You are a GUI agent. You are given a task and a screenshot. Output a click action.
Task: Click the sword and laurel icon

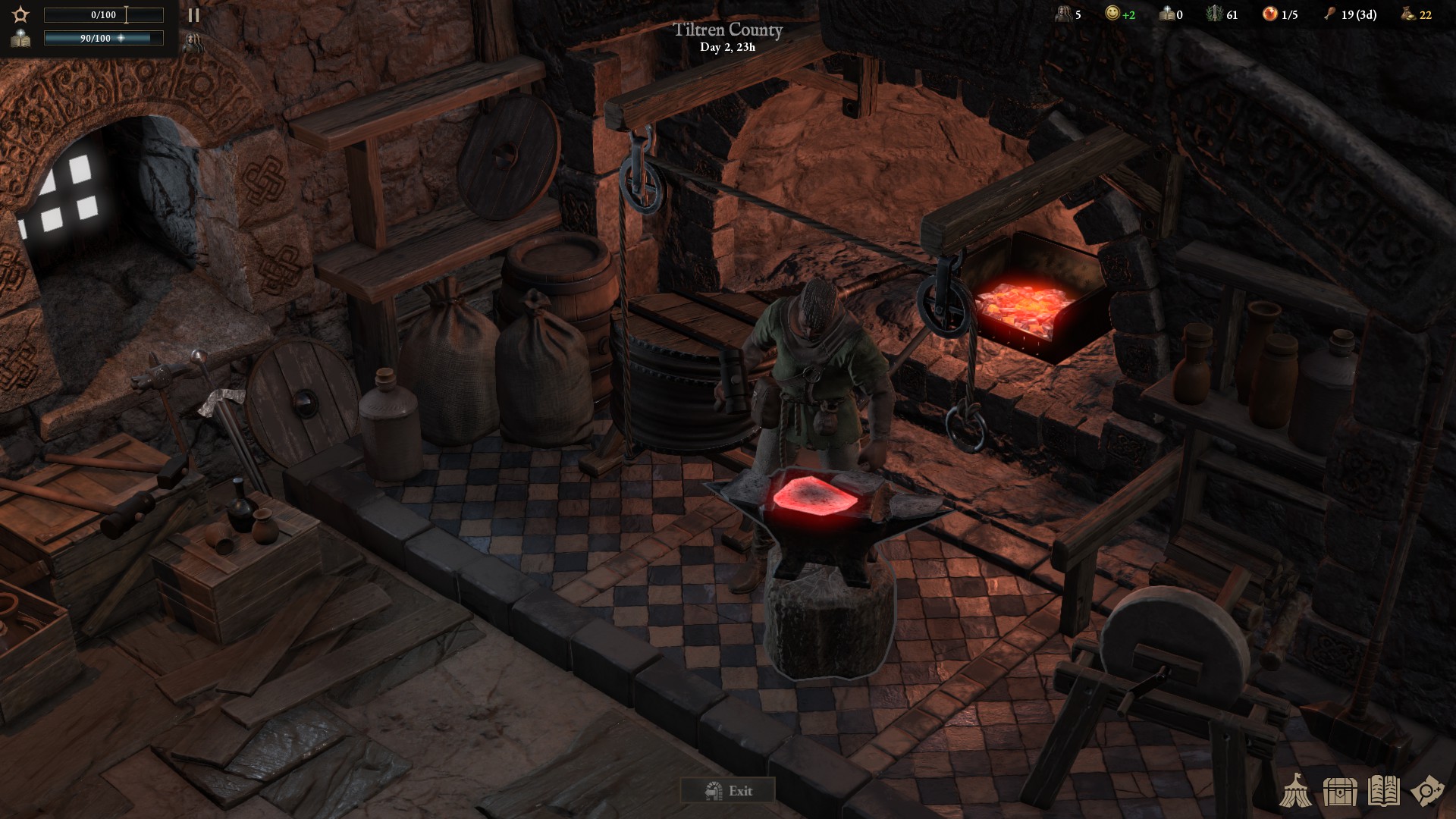1214,14
